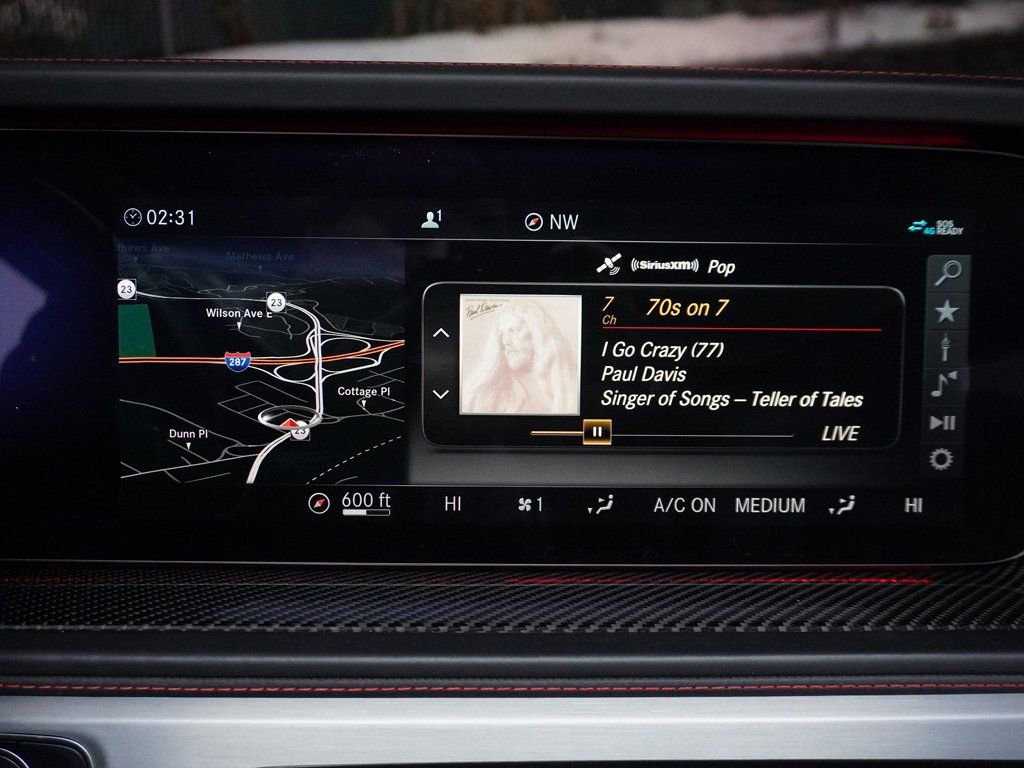Select the radio antenna icon

(945, 348)
